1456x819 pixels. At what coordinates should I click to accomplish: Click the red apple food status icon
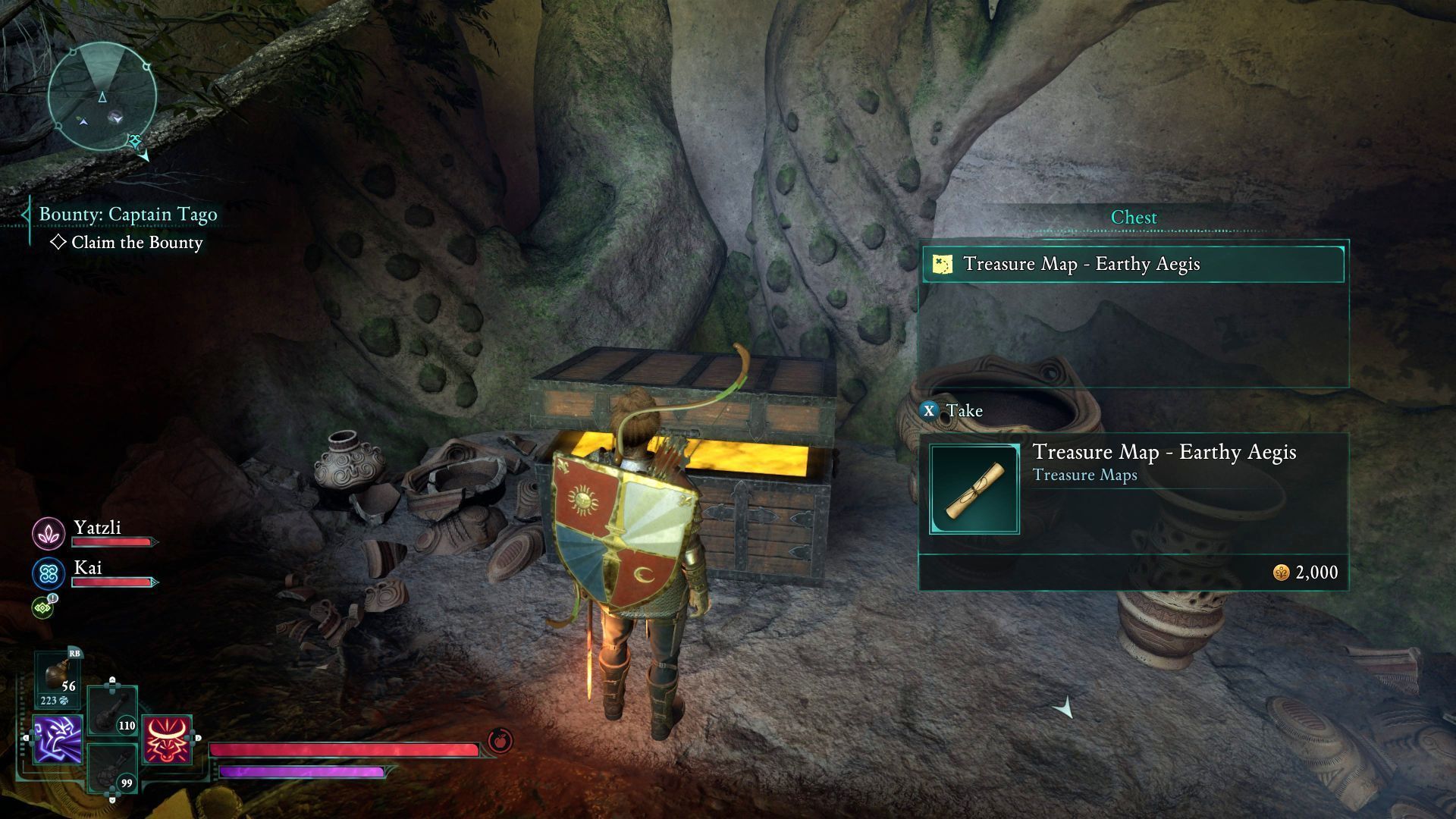pyautogui.click(x=500, y=740)
